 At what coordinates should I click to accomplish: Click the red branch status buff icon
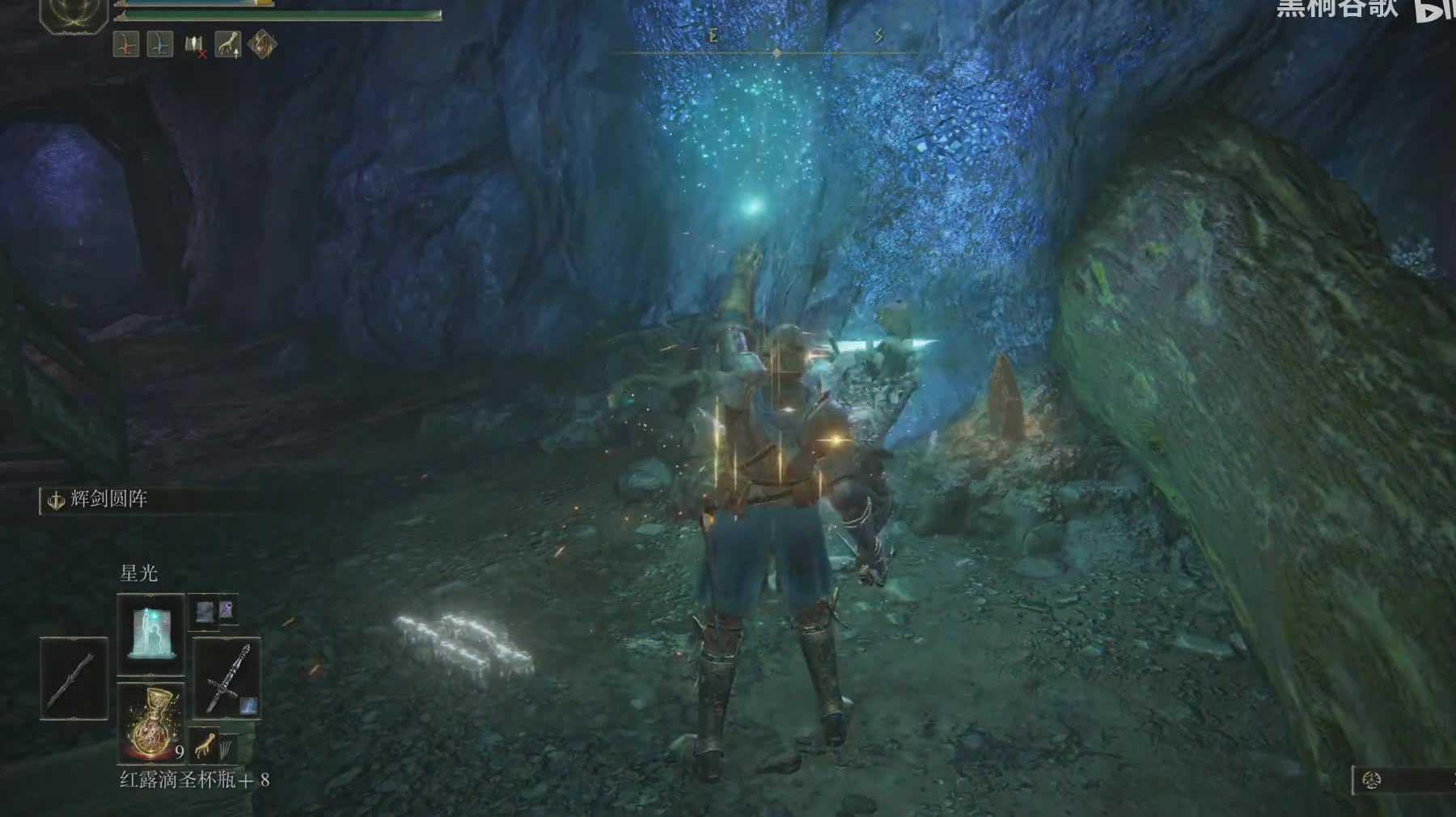[x=126, y=44]
